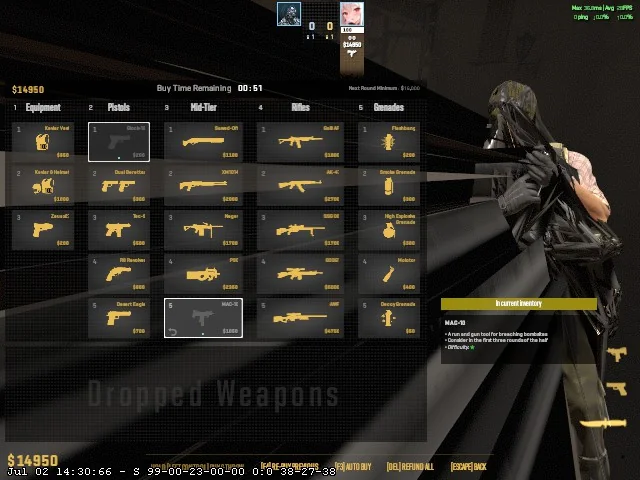Select the Glock-18 pistol slot
Screen dimensions: 640x480
118,142
